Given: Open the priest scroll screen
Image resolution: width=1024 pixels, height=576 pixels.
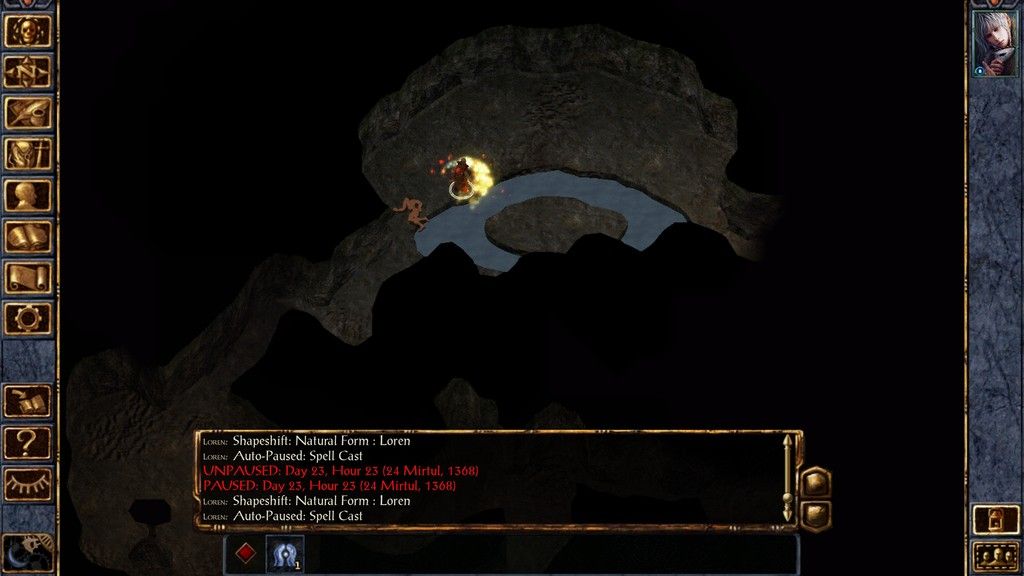Looking at the screenshot, I should coord(28,277).
